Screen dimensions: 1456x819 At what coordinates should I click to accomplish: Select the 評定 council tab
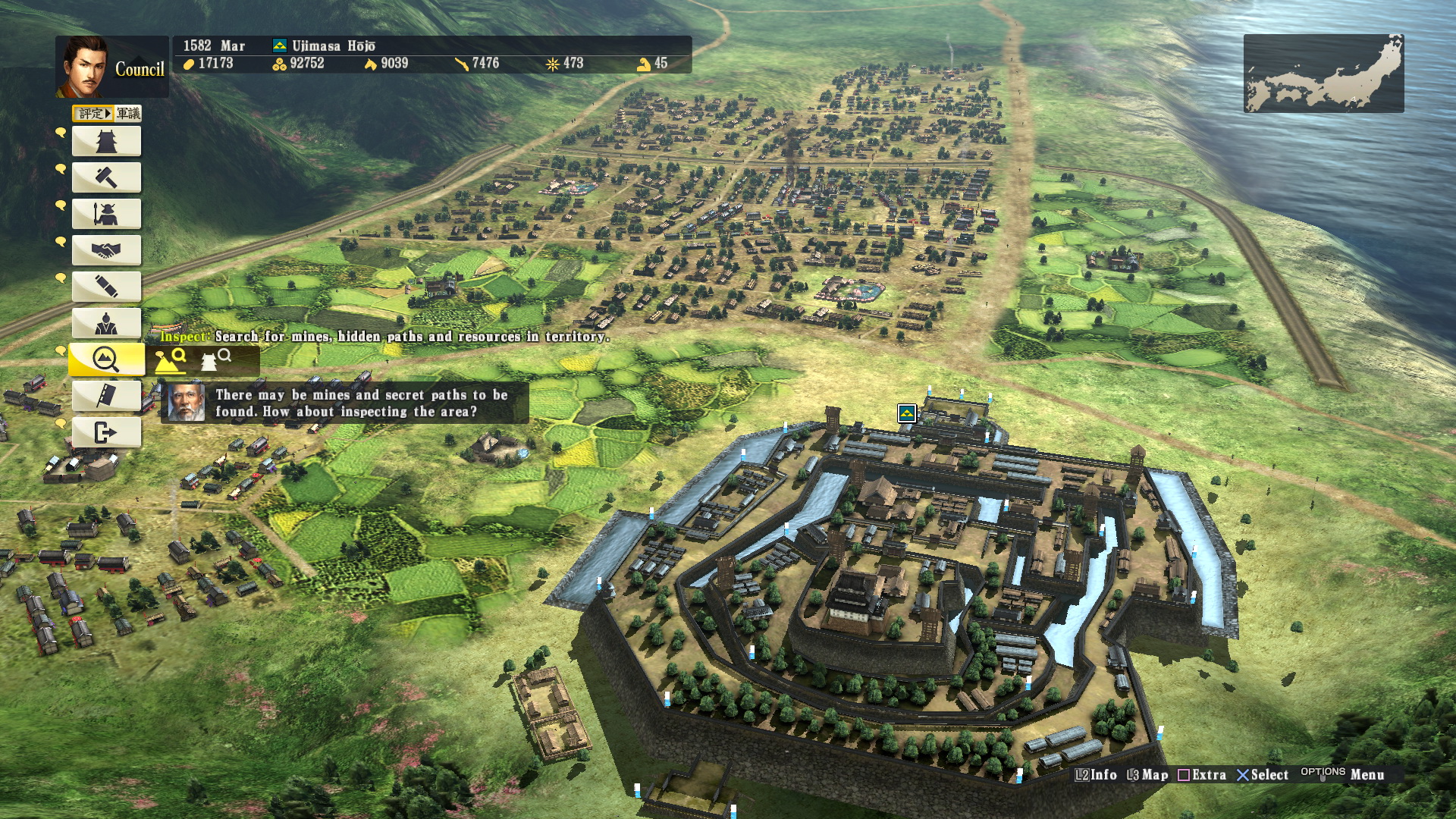click(93, 114)
